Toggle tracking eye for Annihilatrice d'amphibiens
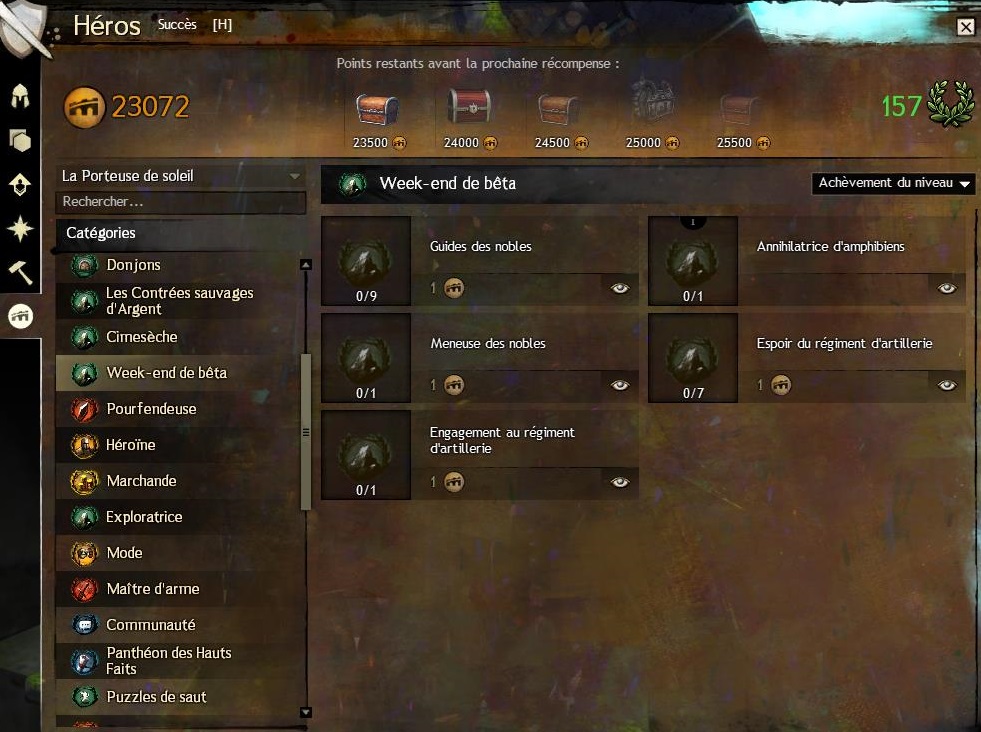The width and height of the screenshot is (981, 732). [x=948, y=288]
